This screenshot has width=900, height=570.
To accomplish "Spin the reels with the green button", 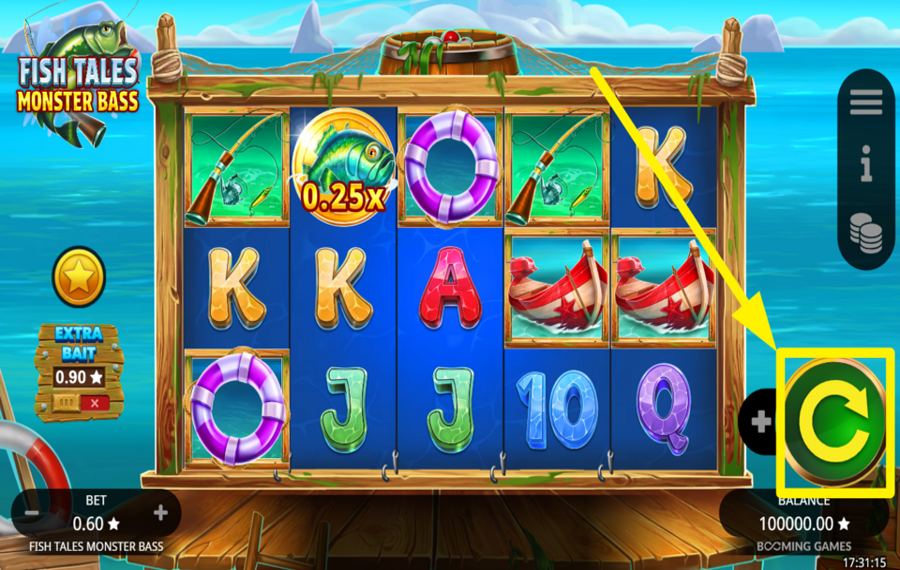I will click(833, 423).
